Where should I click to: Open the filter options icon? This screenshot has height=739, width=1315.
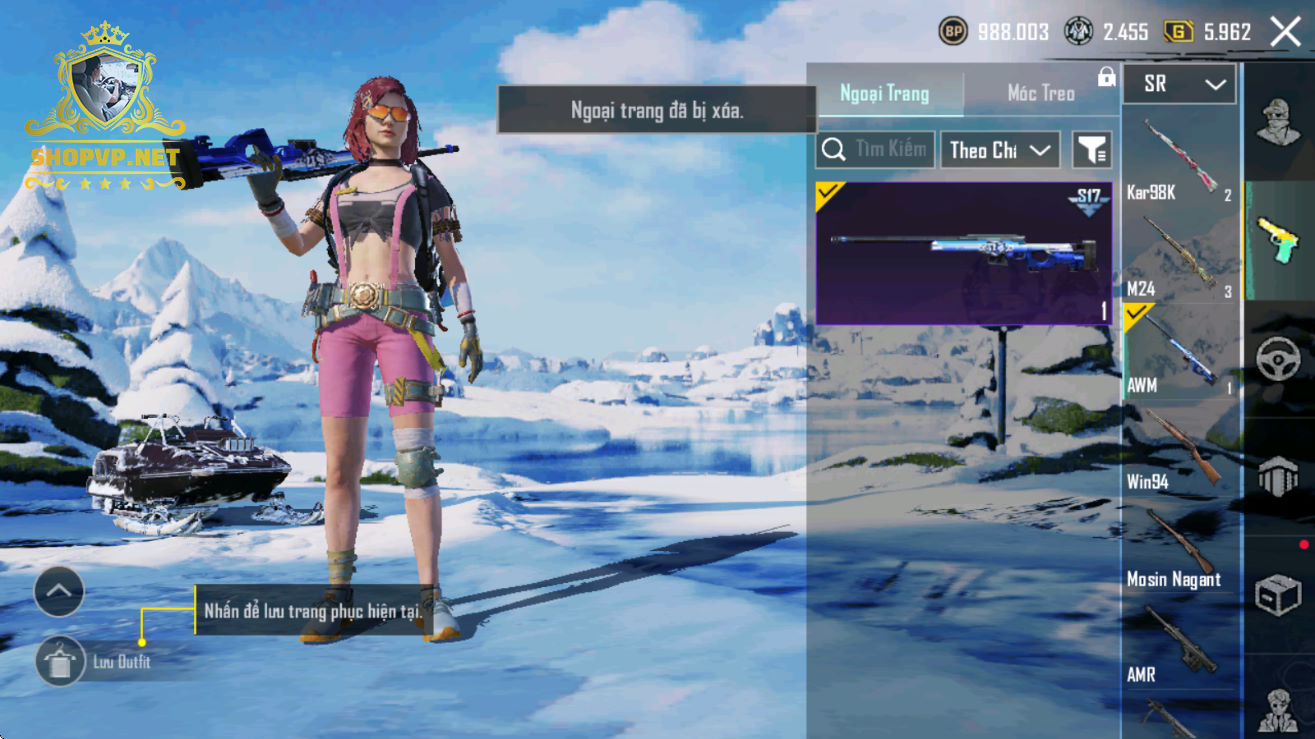[1092, 150]
